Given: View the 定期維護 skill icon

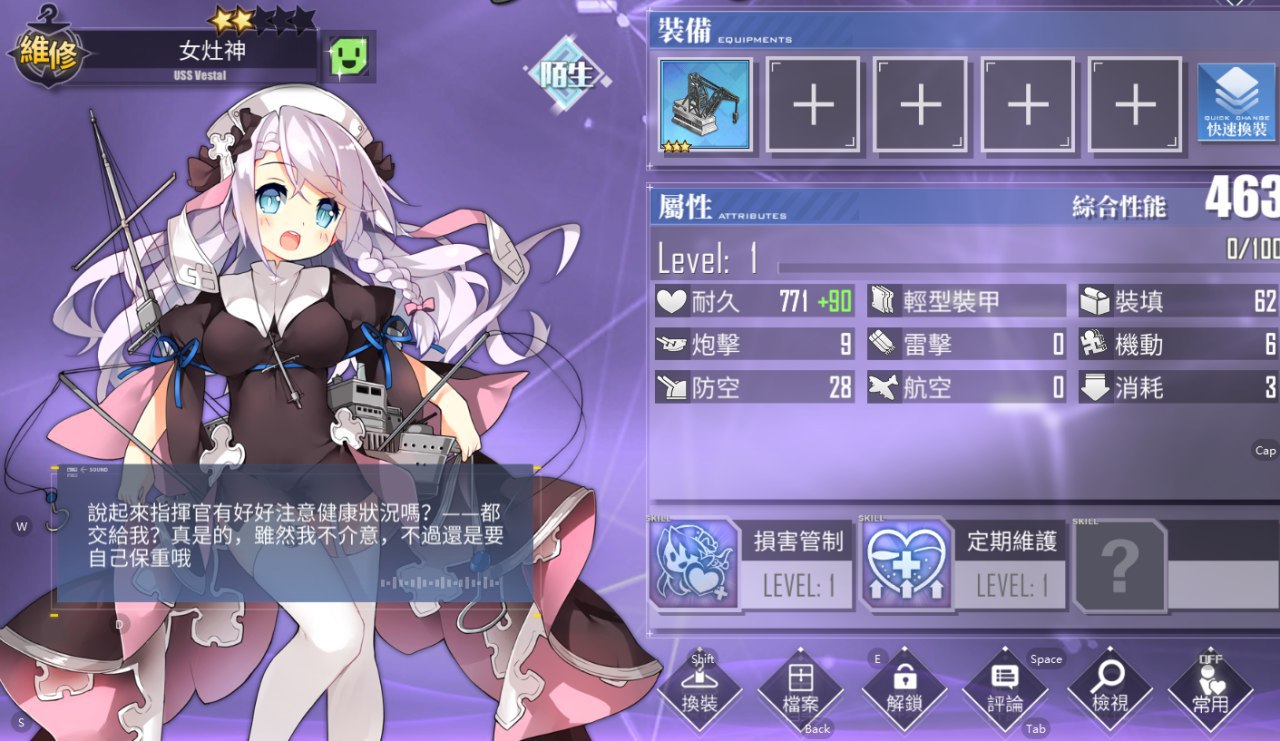Looking at the screenshot, I should coord(906,565).
